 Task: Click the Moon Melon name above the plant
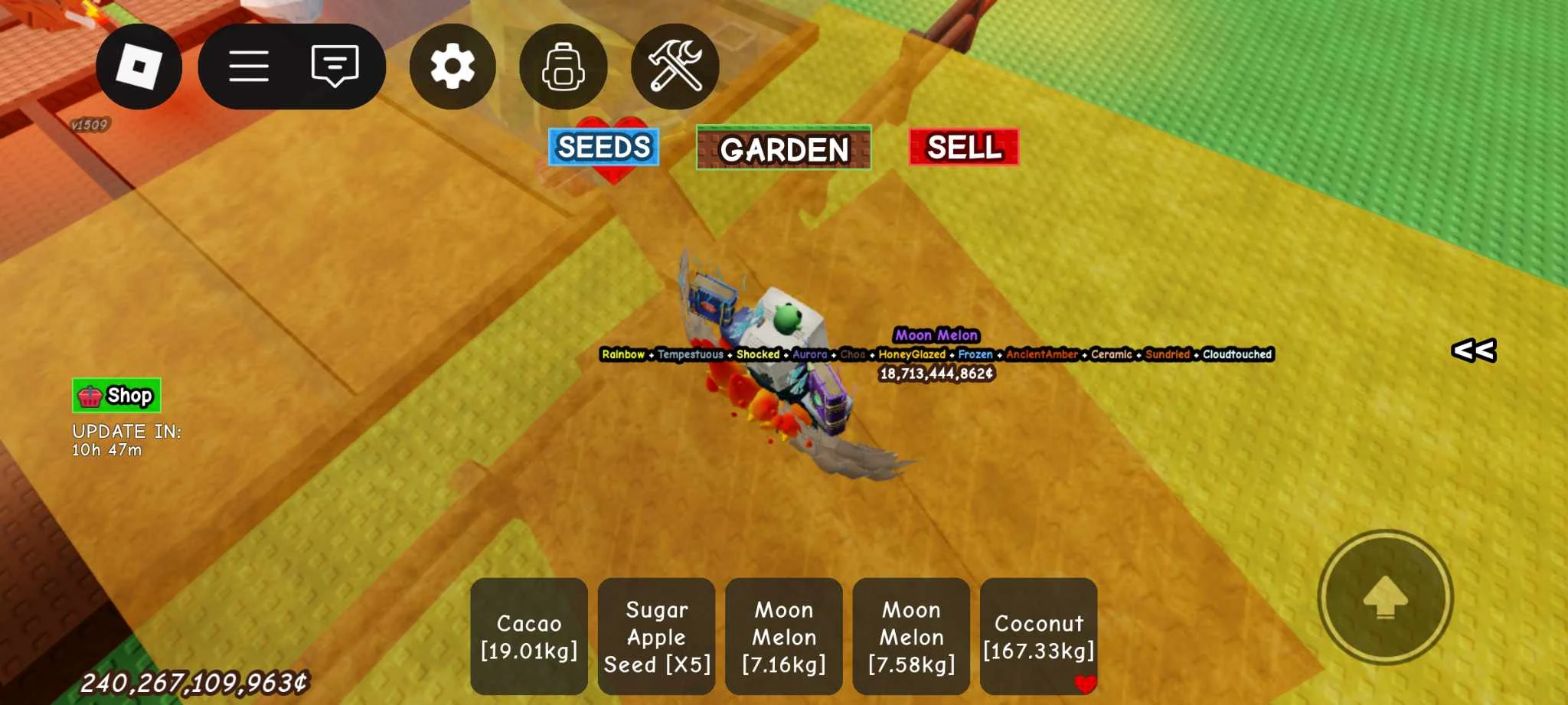click(936, 335)
